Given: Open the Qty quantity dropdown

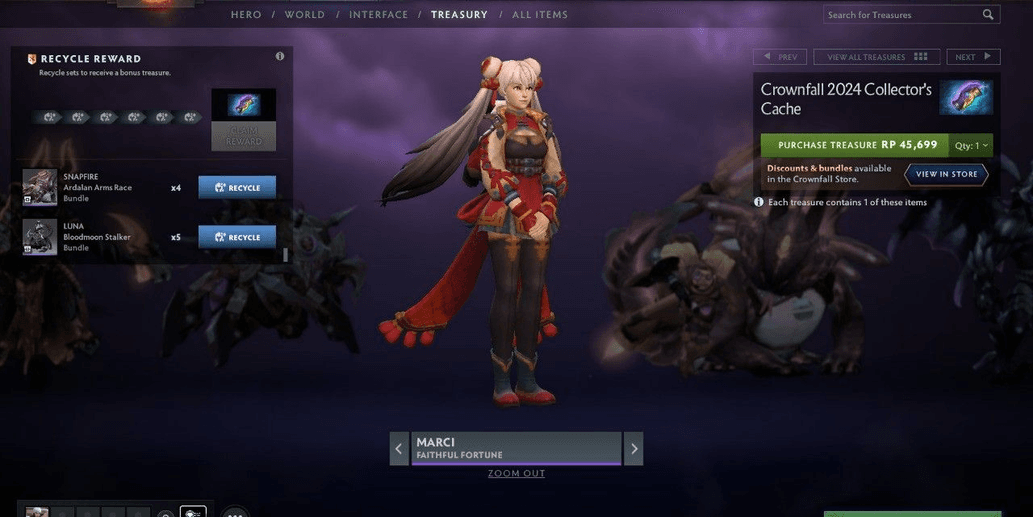Looking at the screenshot, I should [971, 145].
